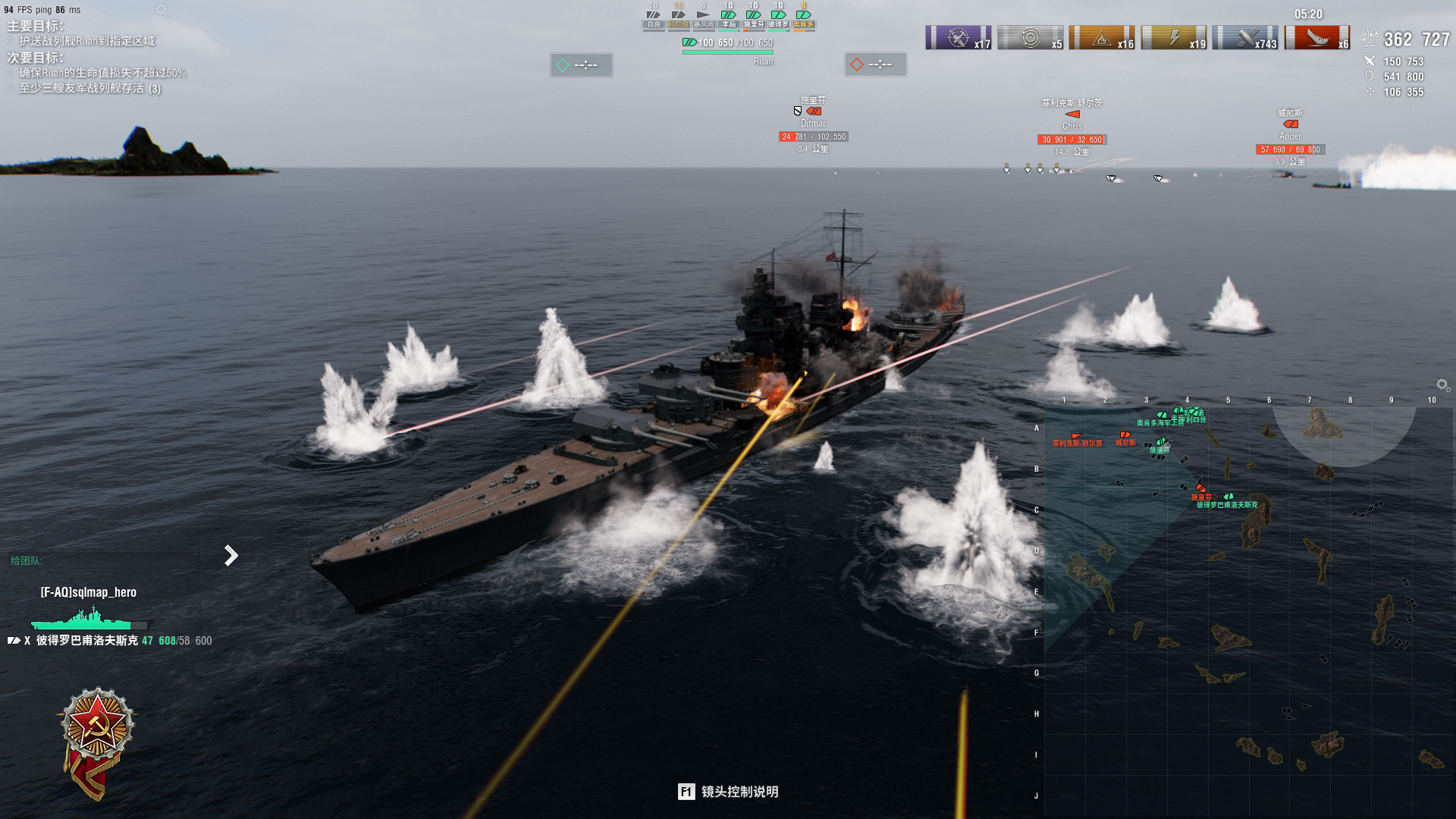Click the Soviet red star emblem
The image size is (1456, 819).
coord(98,724)
